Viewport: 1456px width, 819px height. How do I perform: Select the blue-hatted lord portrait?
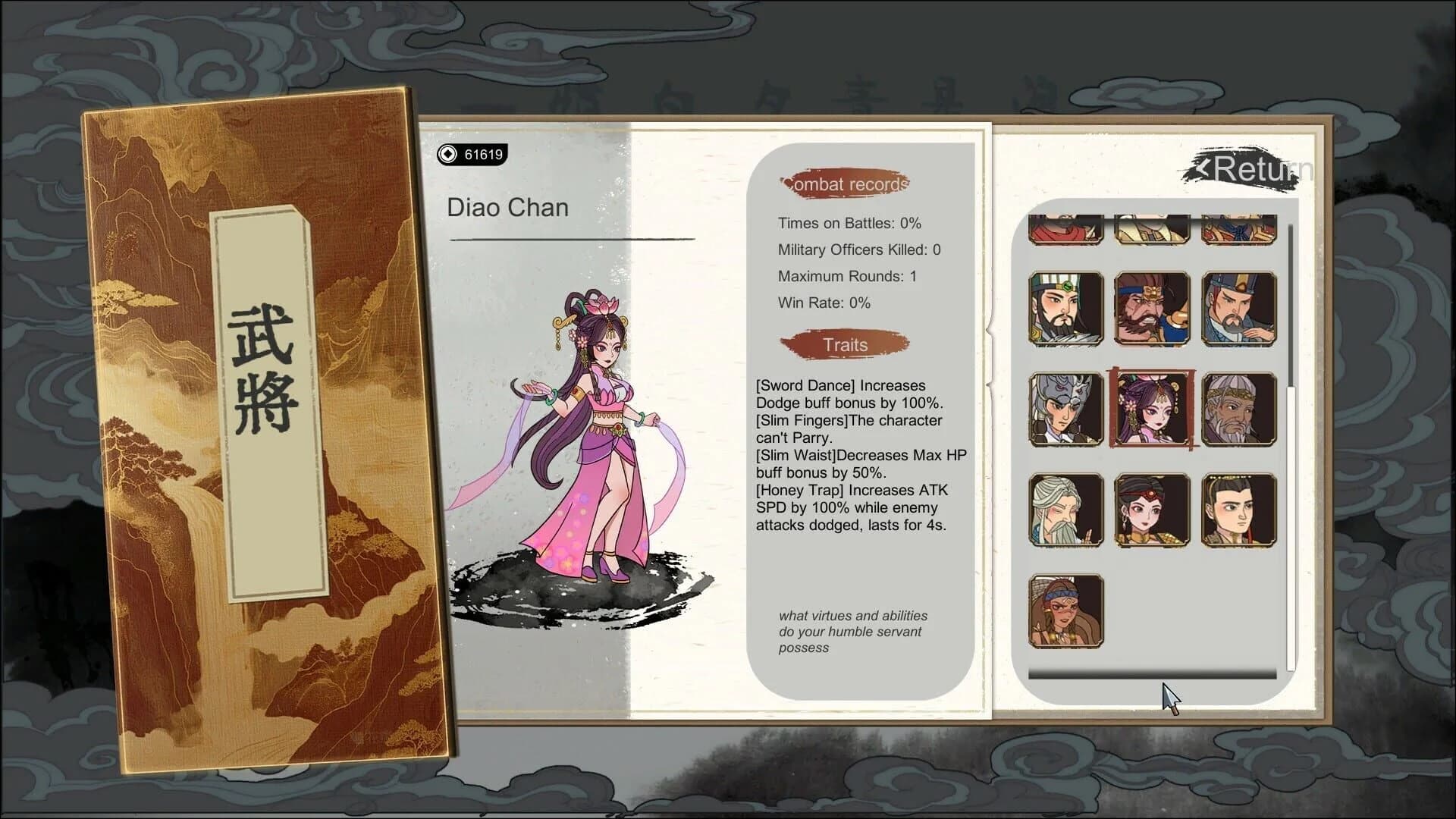coord(1238,309)
